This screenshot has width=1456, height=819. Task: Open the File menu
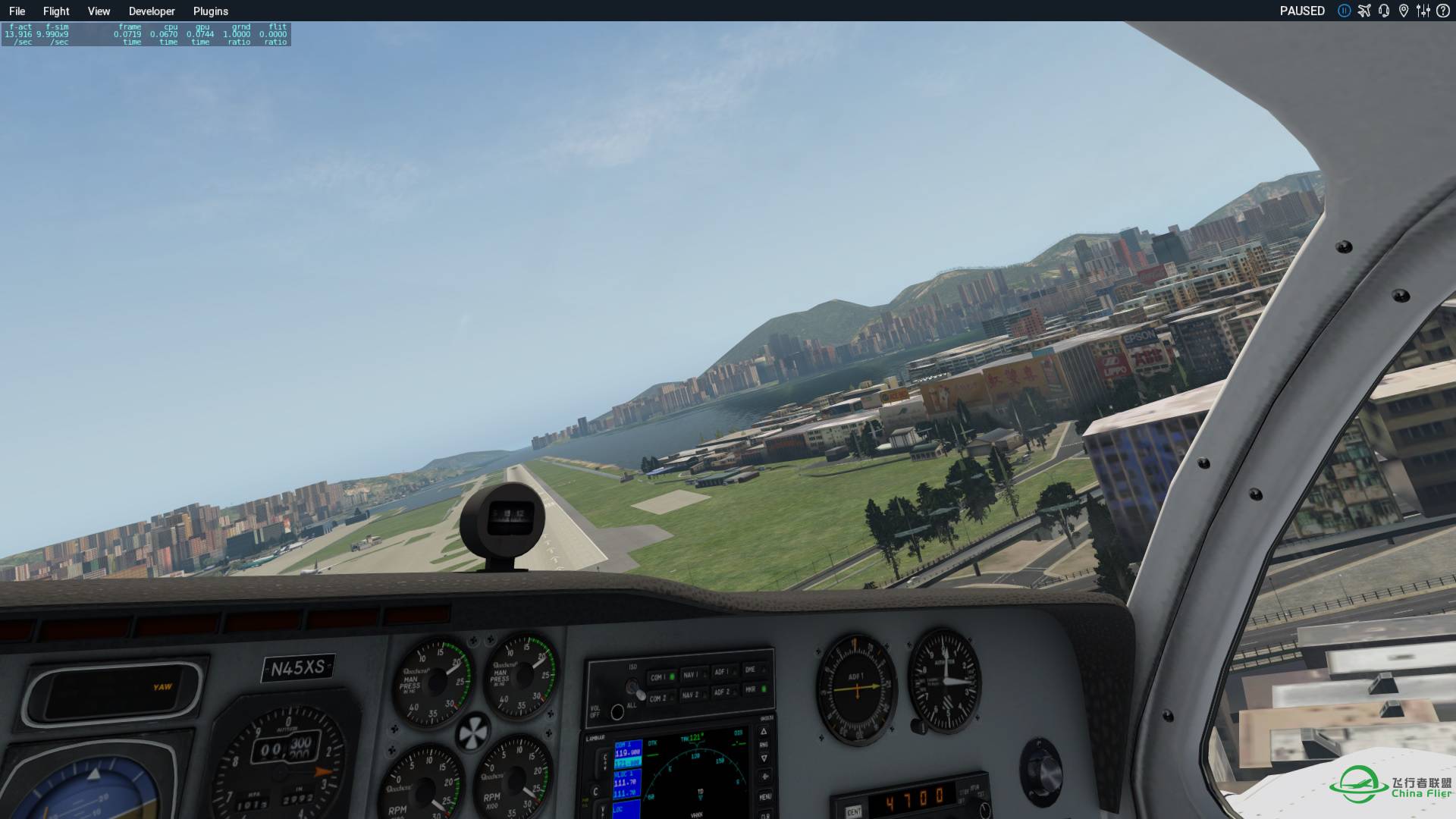(x=17, y=11)
